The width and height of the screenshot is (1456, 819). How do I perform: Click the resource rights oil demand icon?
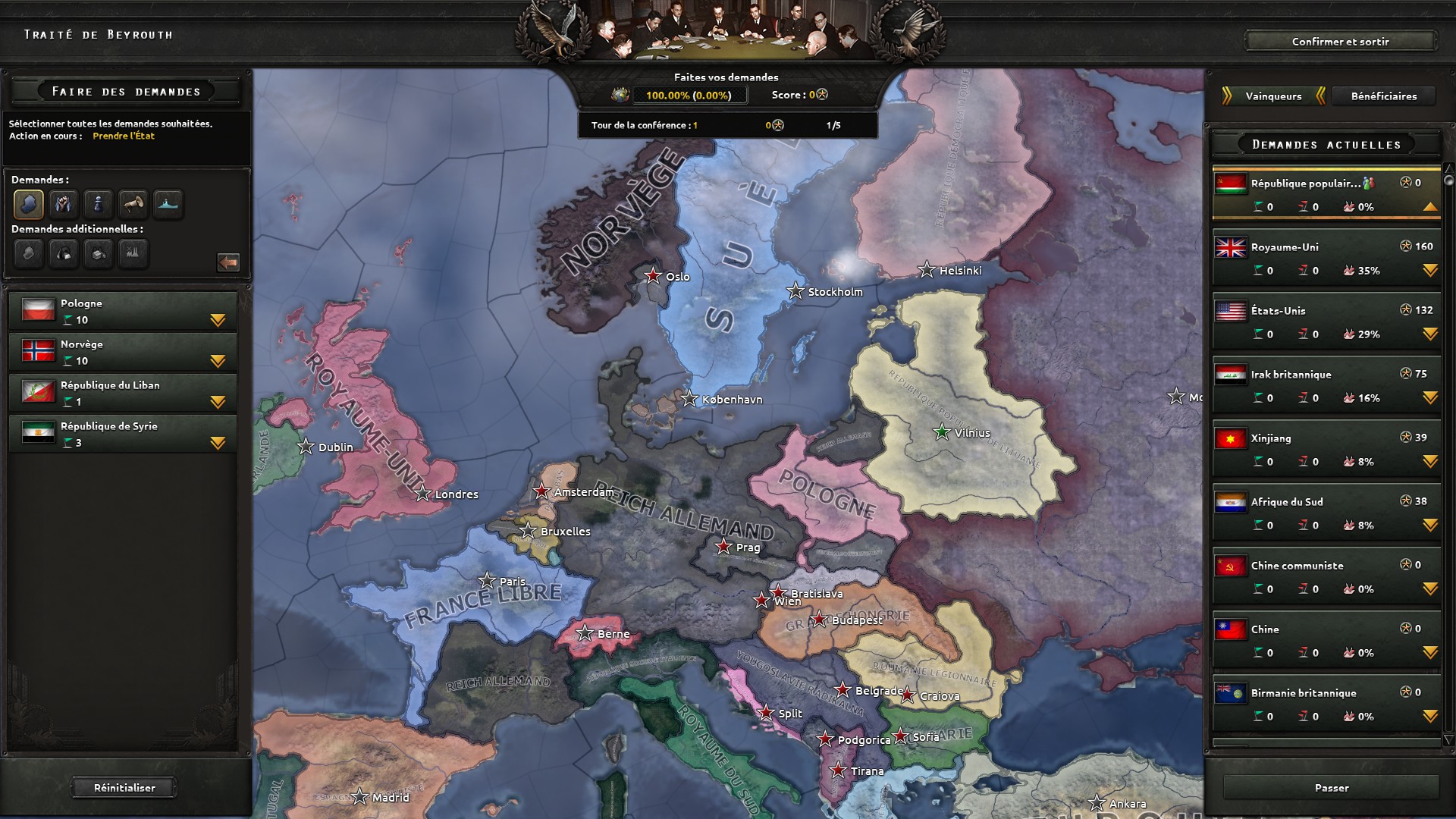63,254
